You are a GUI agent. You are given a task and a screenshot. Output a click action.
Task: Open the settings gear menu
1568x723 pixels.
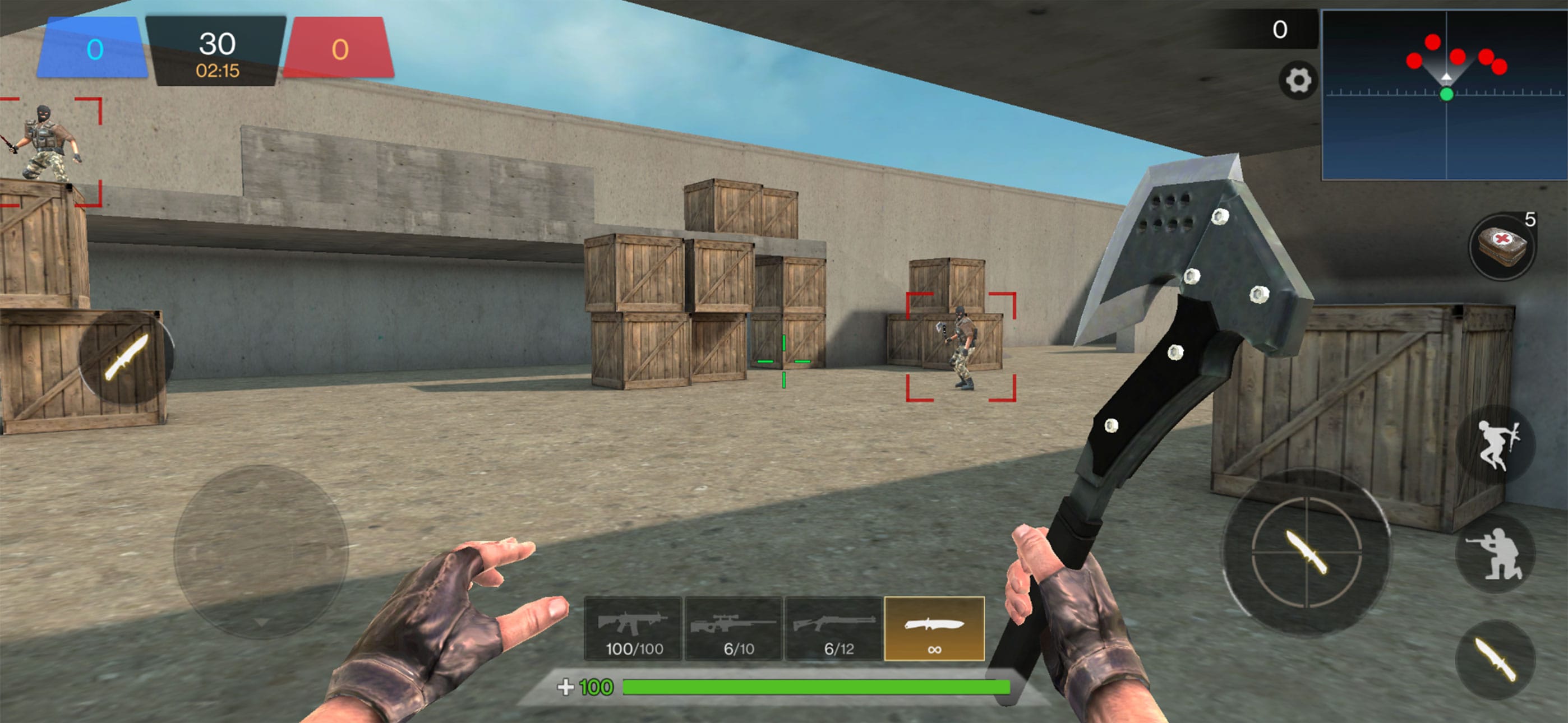point(1299,80)
